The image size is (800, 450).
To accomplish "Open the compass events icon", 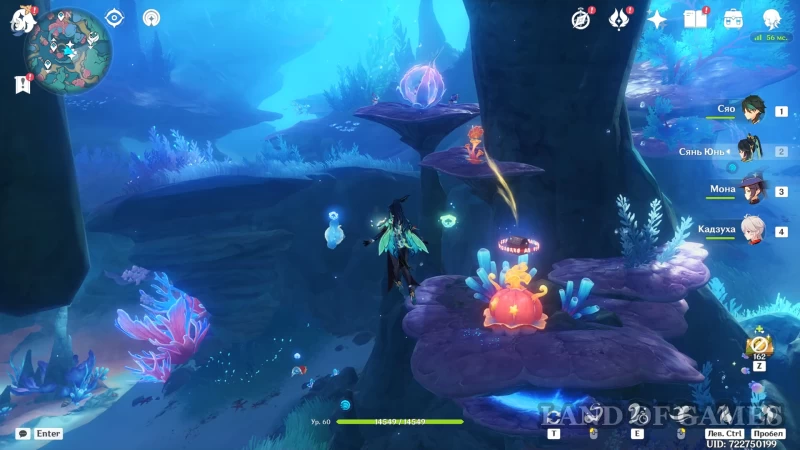I will coord(581,18).
